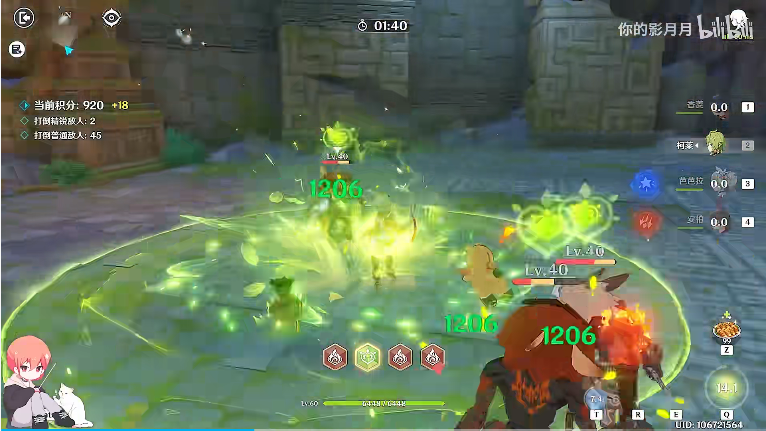Click the red flame element icon

[644, 221]
